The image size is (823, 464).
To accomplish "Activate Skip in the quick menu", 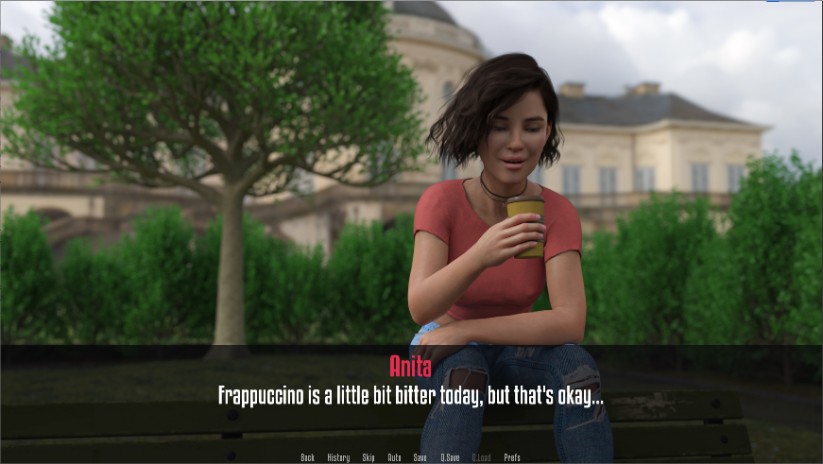I will pyautogui.click(x=368, y=457).
